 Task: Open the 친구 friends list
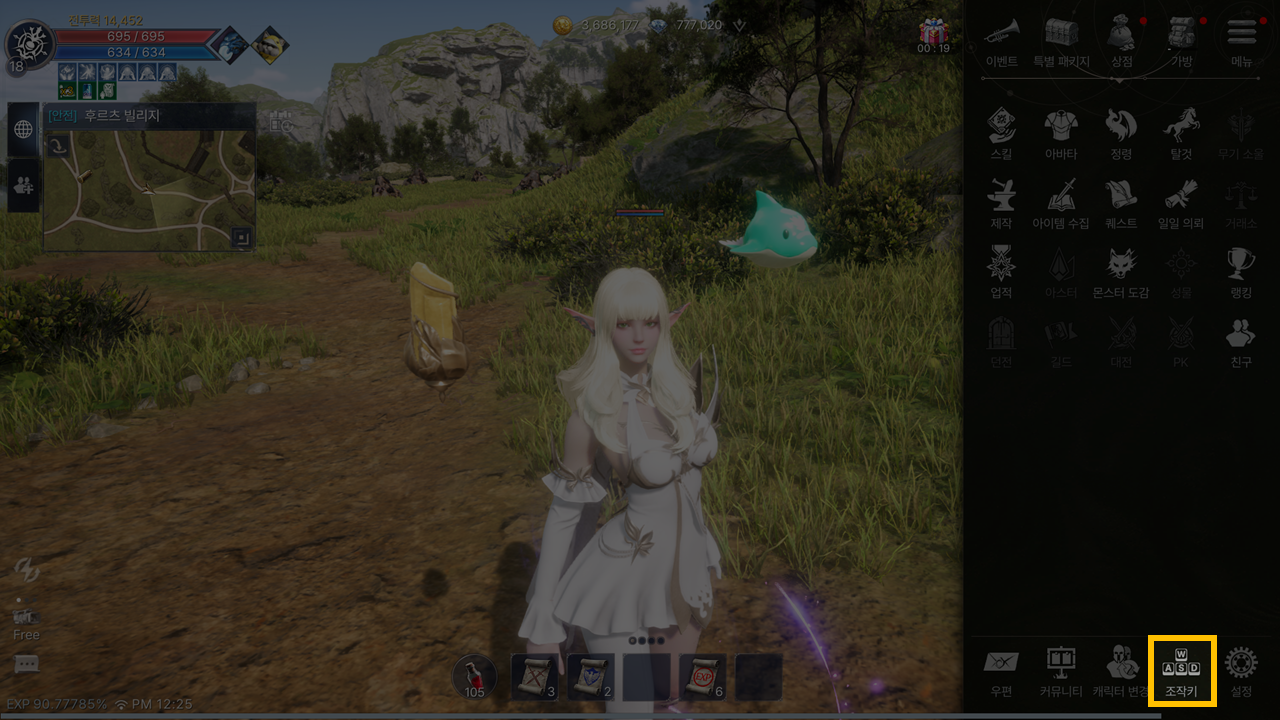(x=1241, y=341)
